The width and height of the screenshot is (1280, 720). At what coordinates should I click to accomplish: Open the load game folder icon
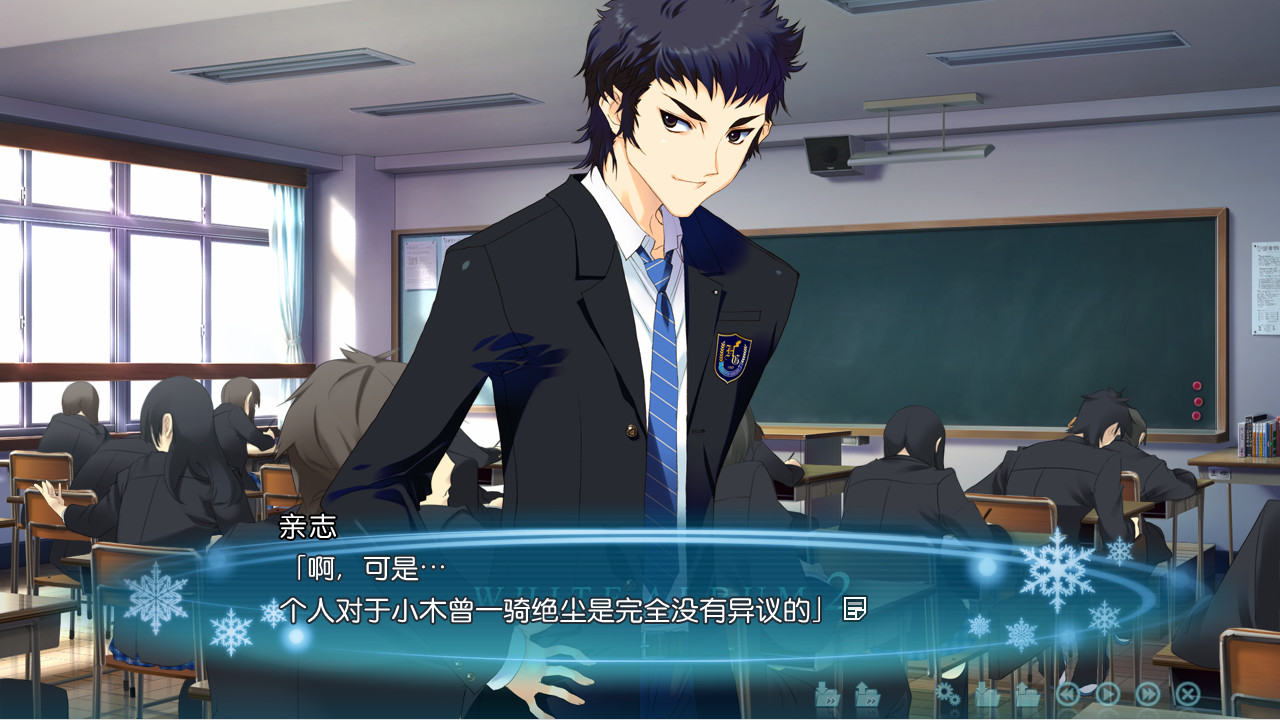pyautogui.click(x=1028, y=694)
